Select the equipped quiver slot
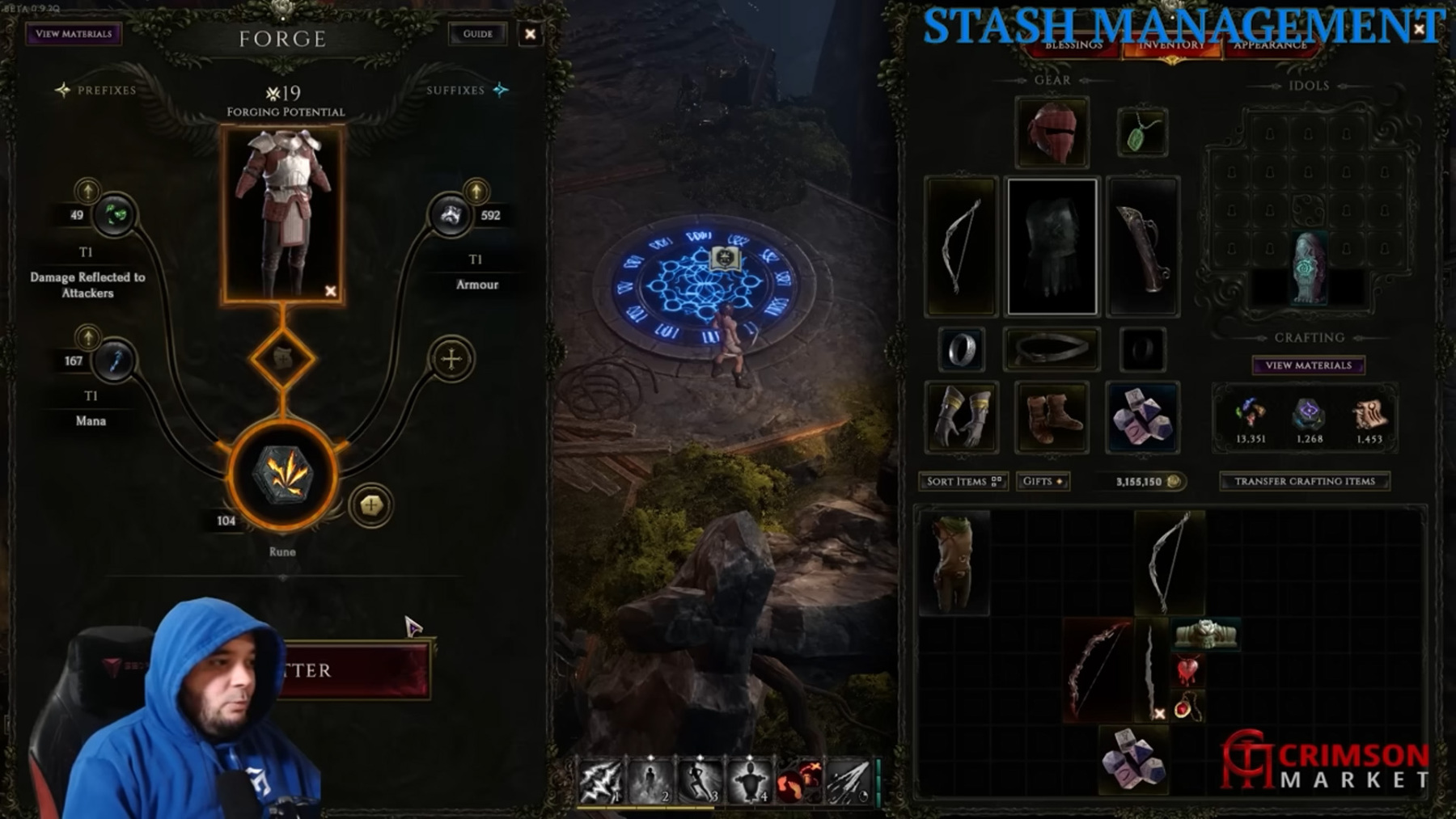1456x819 pixels. pyautogui.click(x=1142, y=246)
